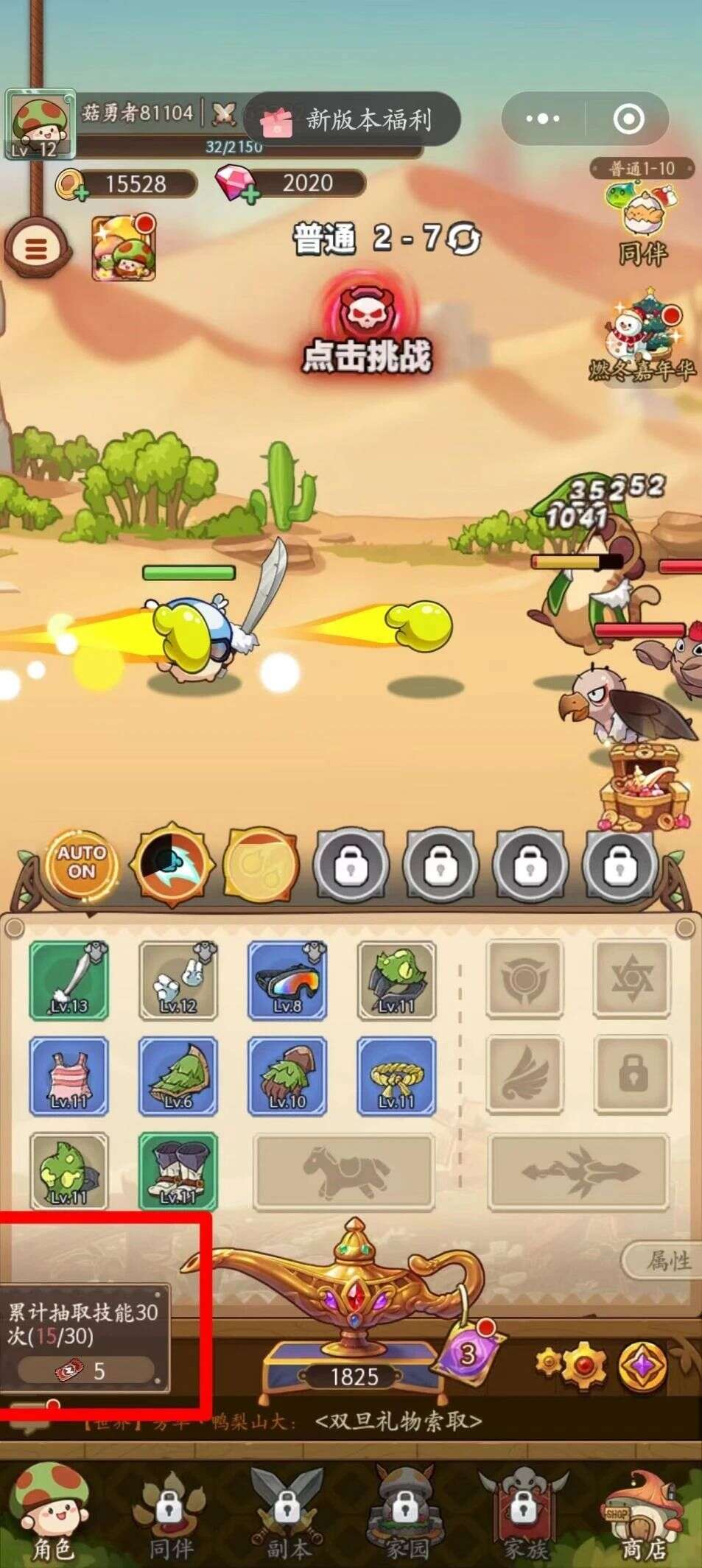This screenshot has width=702, height=1568.
Task: Open the 新版本福利 gift banner
Action: pos(352,119)
